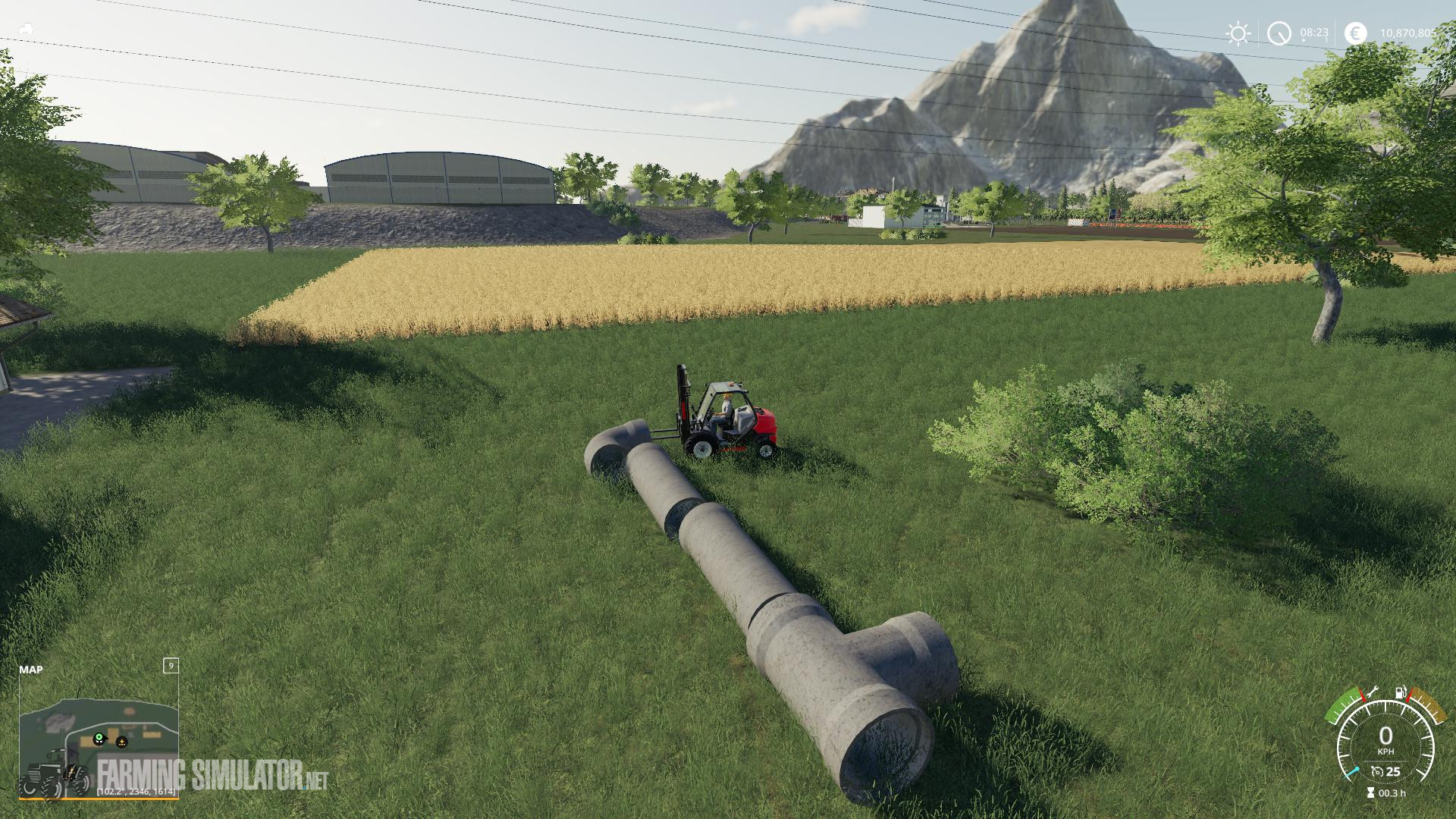Screen dimensions: 1456x819
Task: Toggle the time scale arrow under 08:23
Action: pyautogui.click(x=1304, y=39)
